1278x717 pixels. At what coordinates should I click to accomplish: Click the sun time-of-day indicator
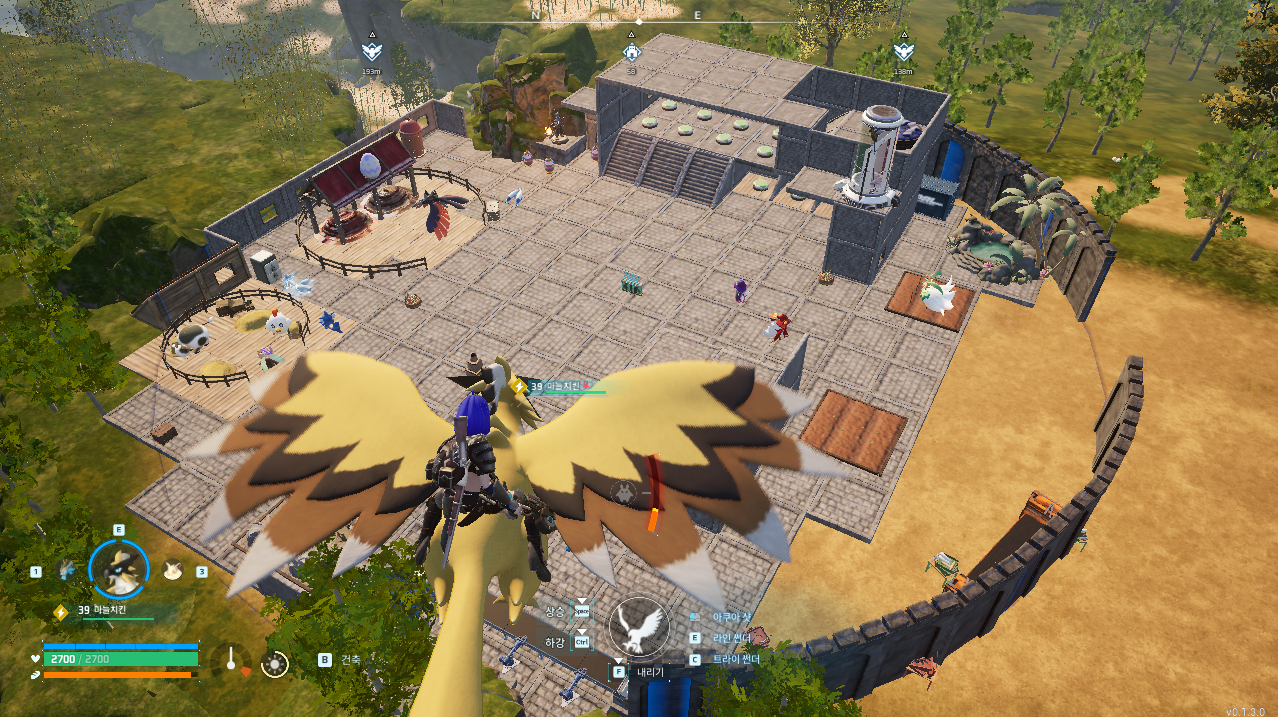(274, 662)
